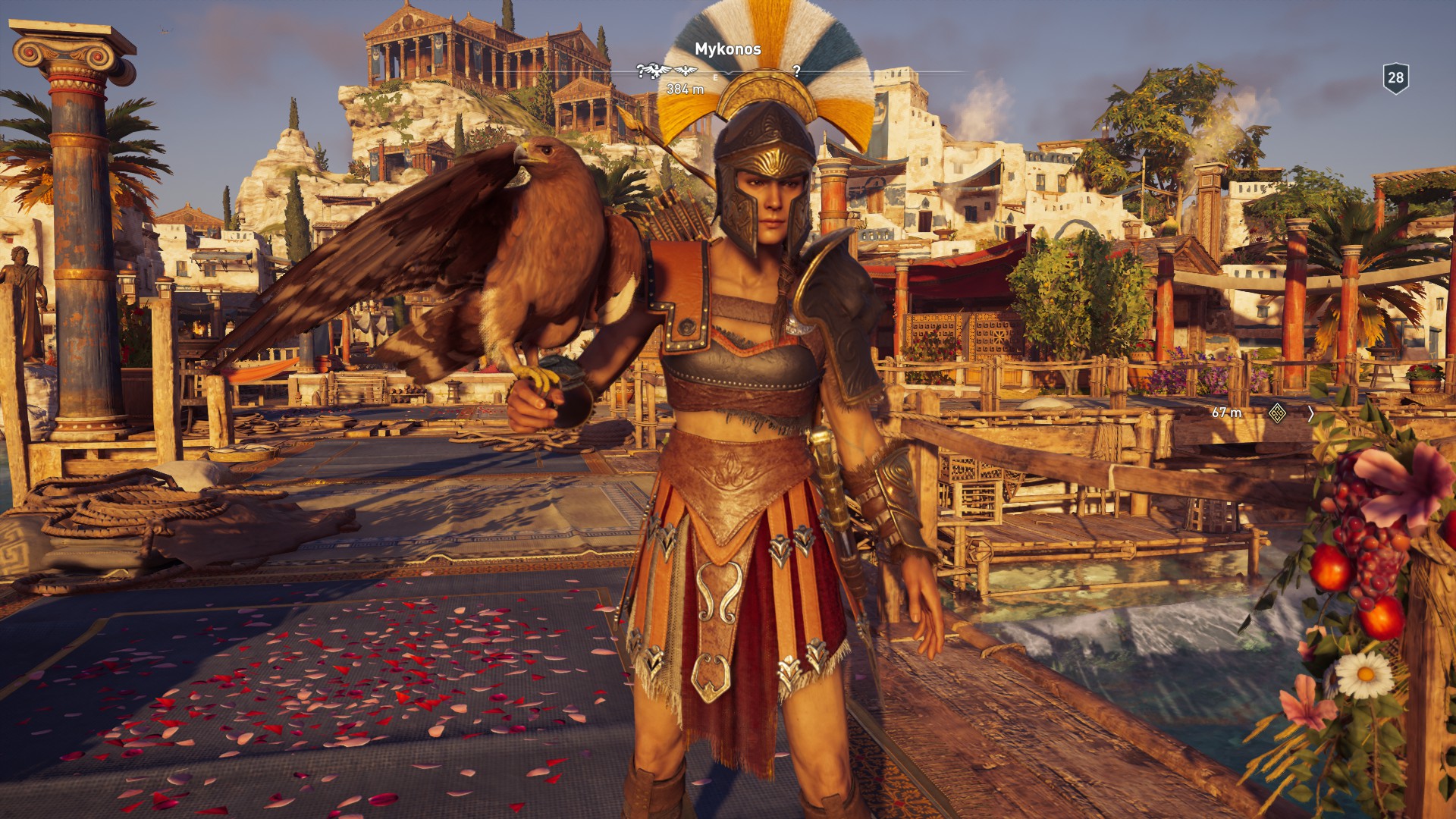Image resolution: width=1456 pixels, height=819 pixels.
Task: Expand the chevron next to the 67 m objective
Action: pyautogui.click(x=1310, y=413)
